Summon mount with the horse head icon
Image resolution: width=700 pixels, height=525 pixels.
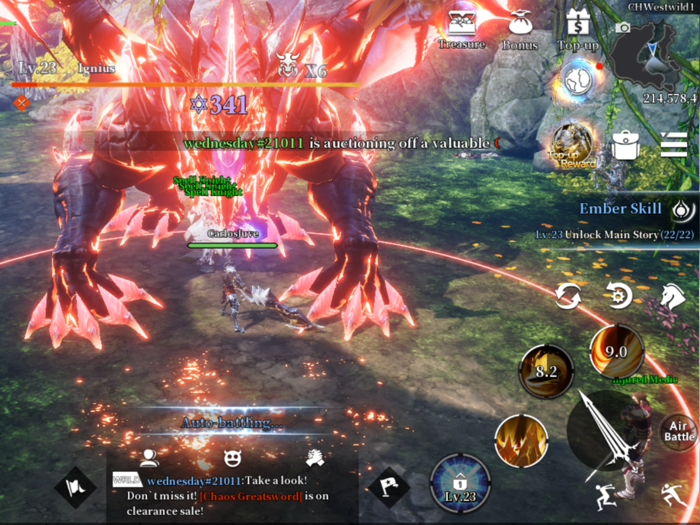point(670,295)
